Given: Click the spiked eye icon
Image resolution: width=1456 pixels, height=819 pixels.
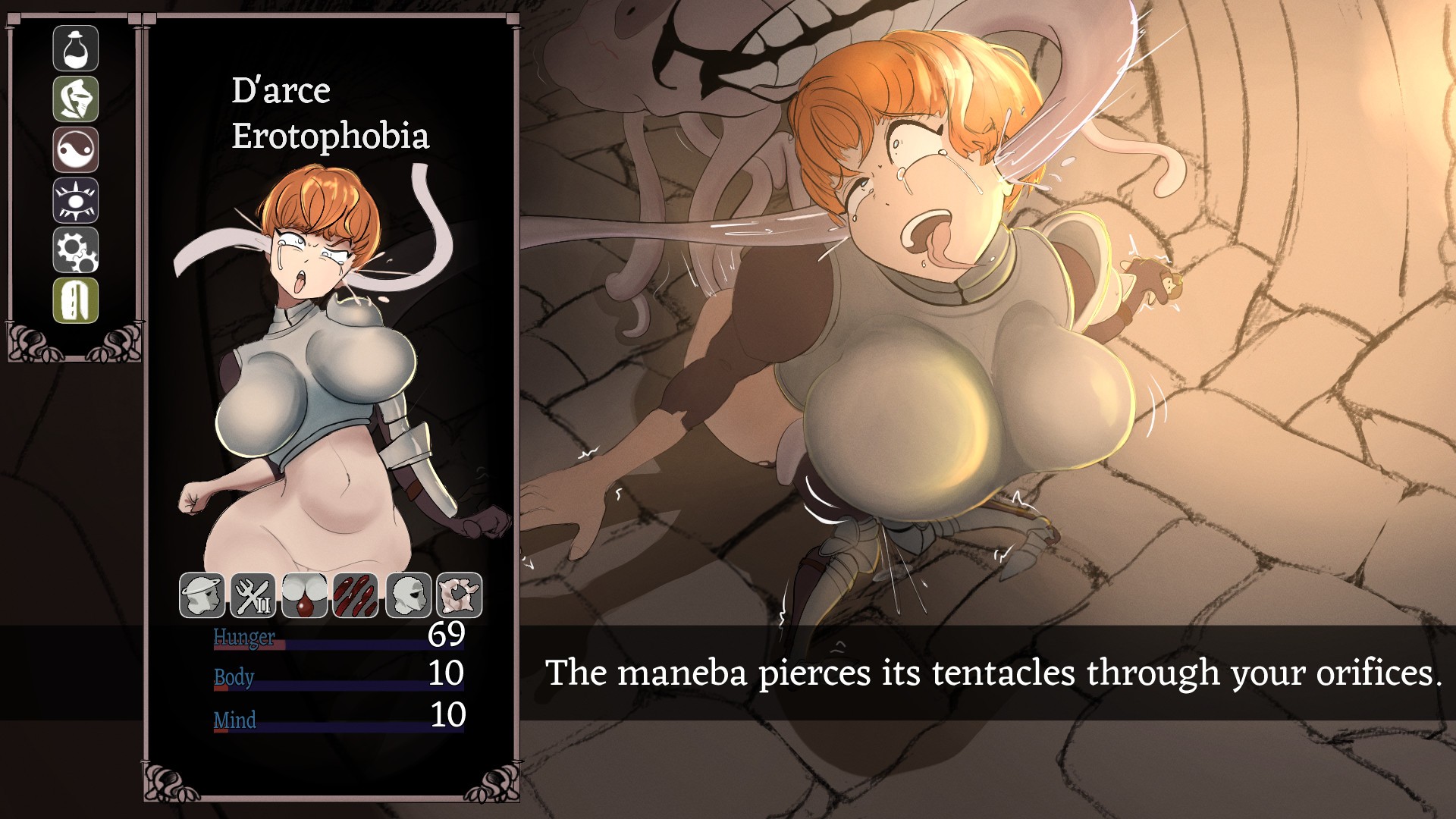Looking at the screenshot, I should click(x=76, y=200).
